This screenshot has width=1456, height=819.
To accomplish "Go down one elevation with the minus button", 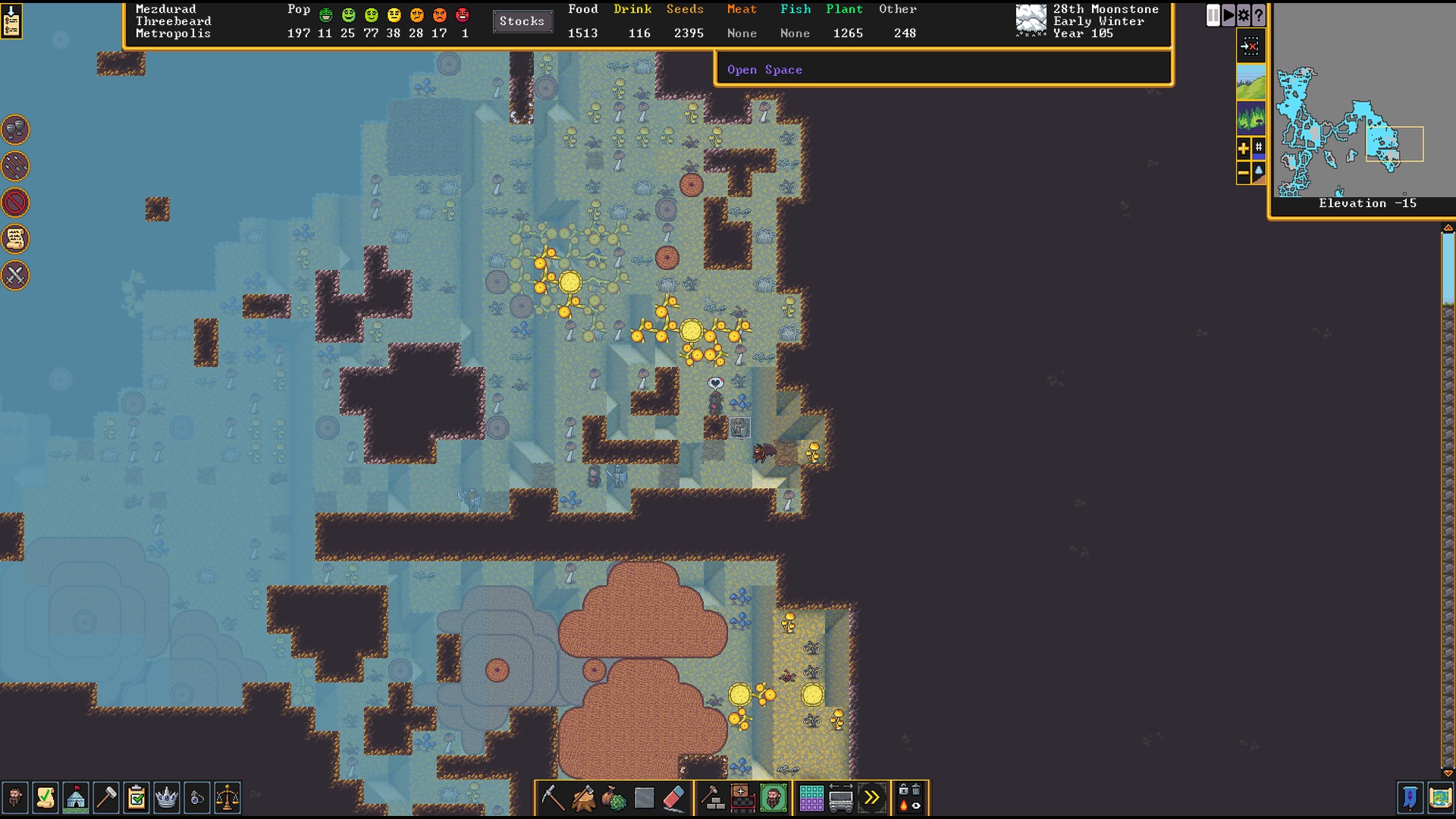I will click(1243, 174).
